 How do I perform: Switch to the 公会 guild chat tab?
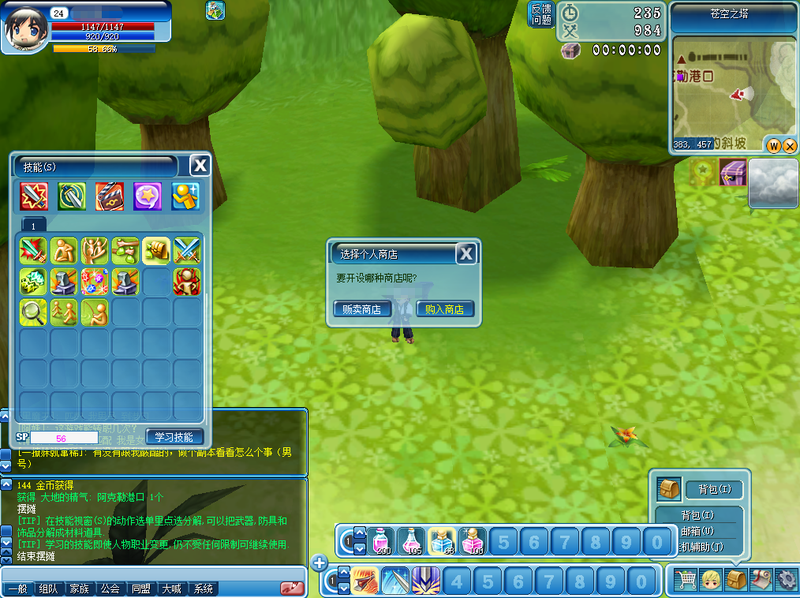point(109,589)
